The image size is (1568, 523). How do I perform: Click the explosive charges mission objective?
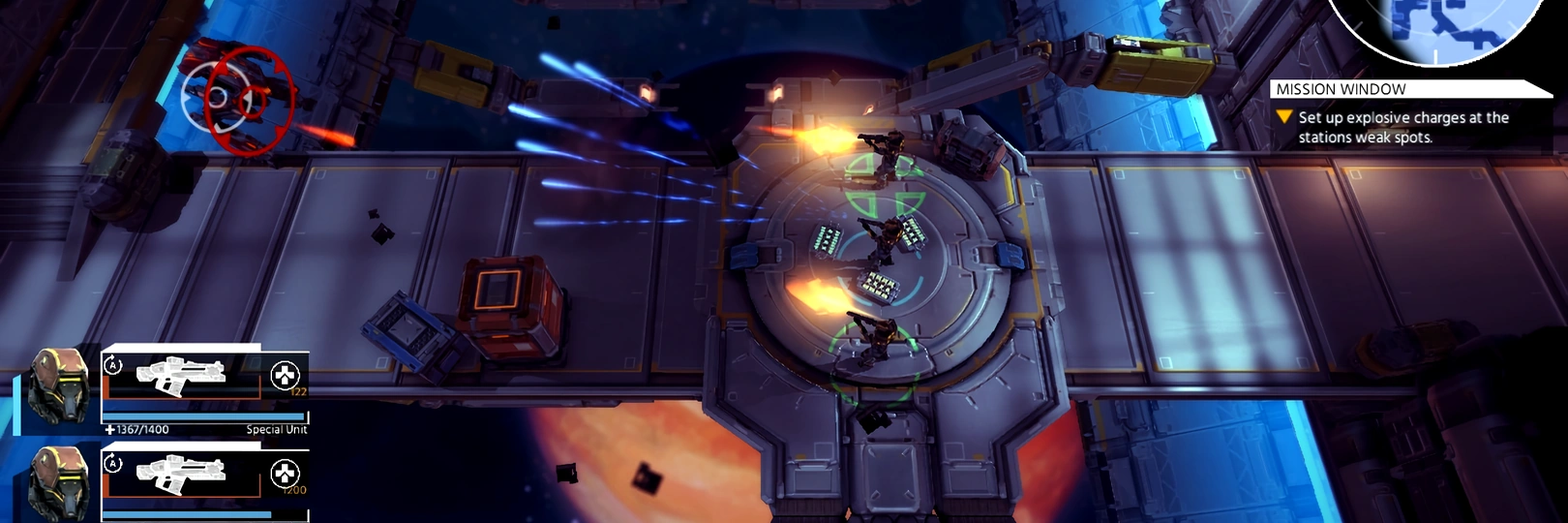coord(1402,127)
